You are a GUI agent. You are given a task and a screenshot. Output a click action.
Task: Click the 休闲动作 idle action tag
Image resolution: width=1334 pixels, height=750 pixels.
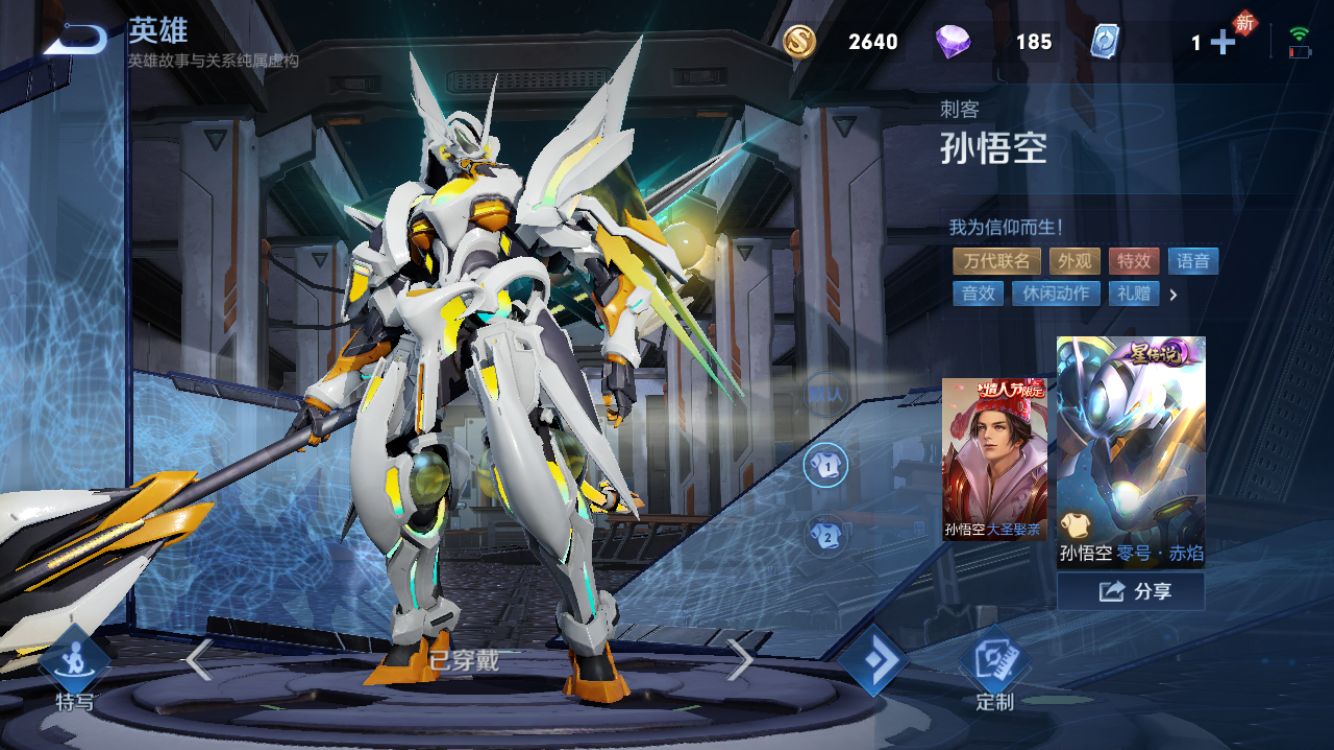click(x=1056, y=293)
